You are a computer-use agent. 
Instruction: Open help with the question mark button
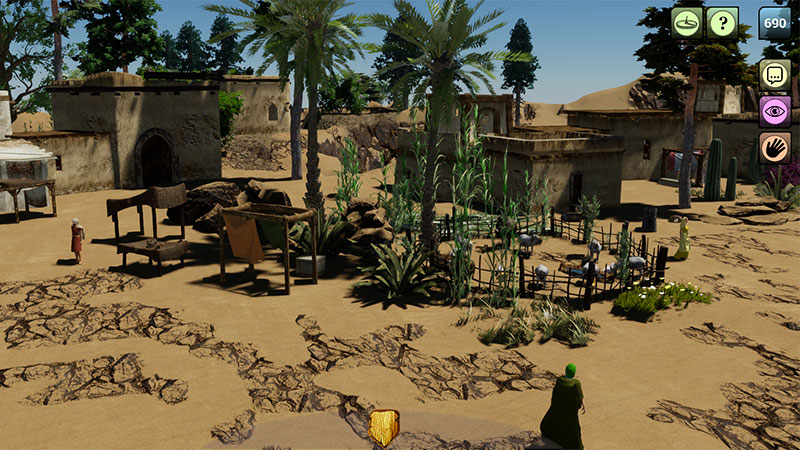coord(722,22)
